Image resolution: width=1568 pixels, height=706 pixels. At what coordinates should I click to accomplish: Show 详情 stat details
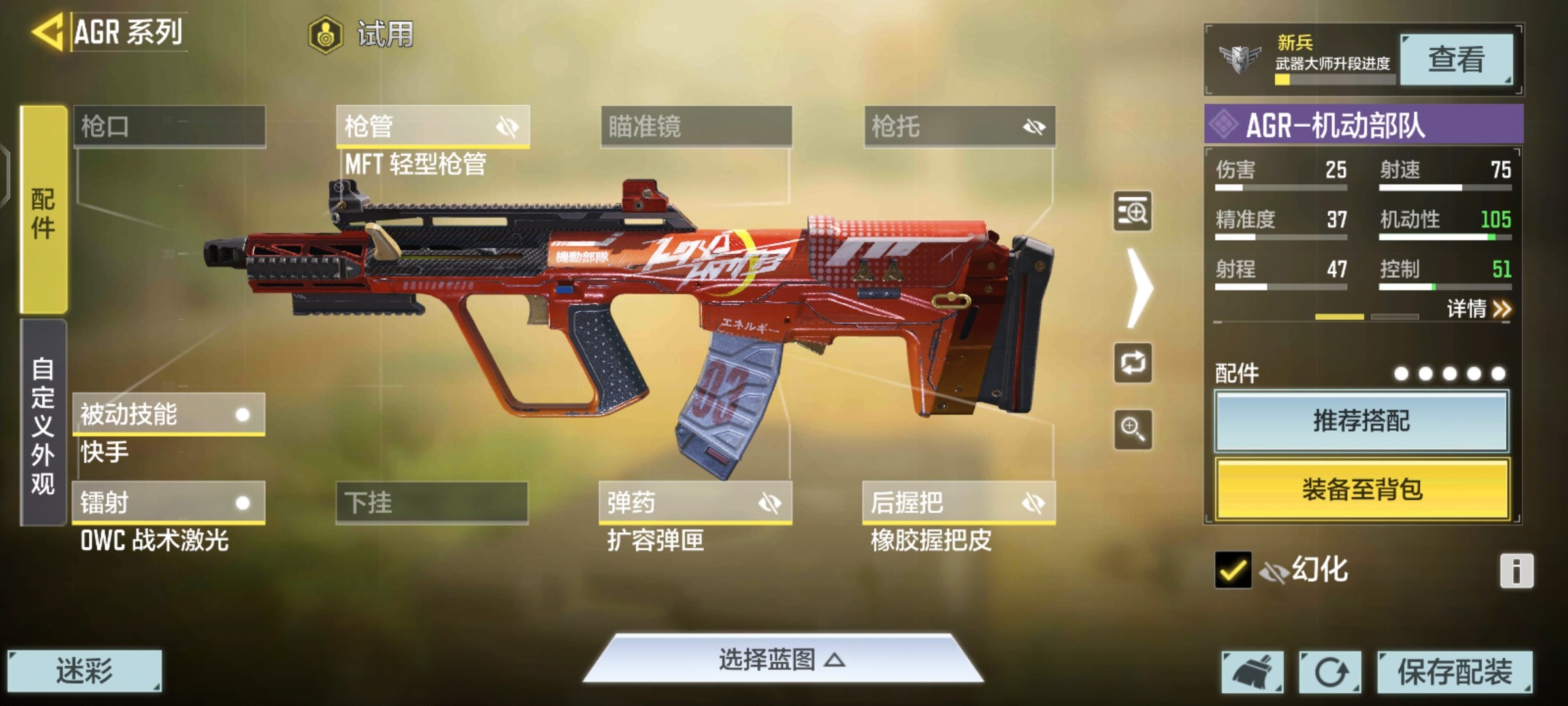tap(1478, 309)
